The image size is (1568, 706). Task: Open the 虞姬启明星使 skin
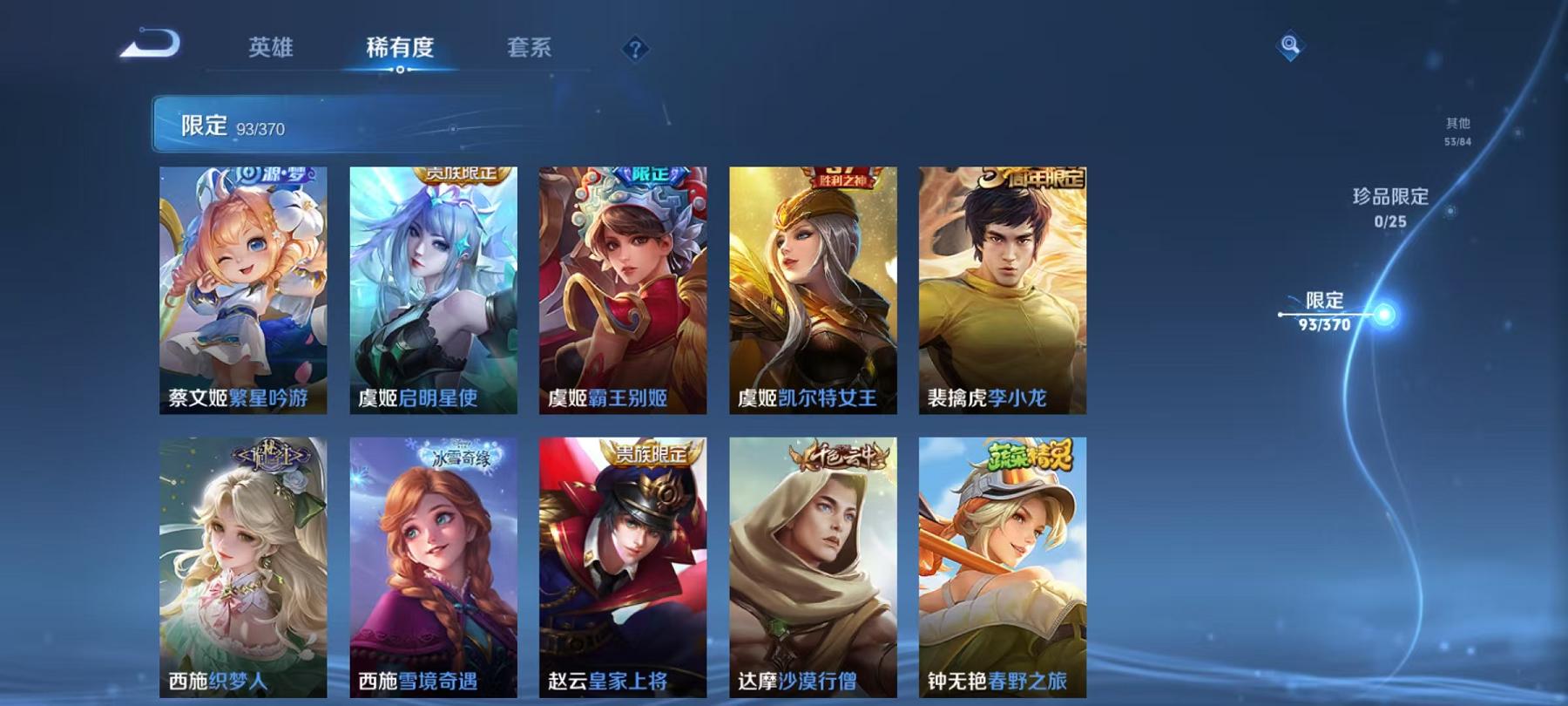pos(432,288)
